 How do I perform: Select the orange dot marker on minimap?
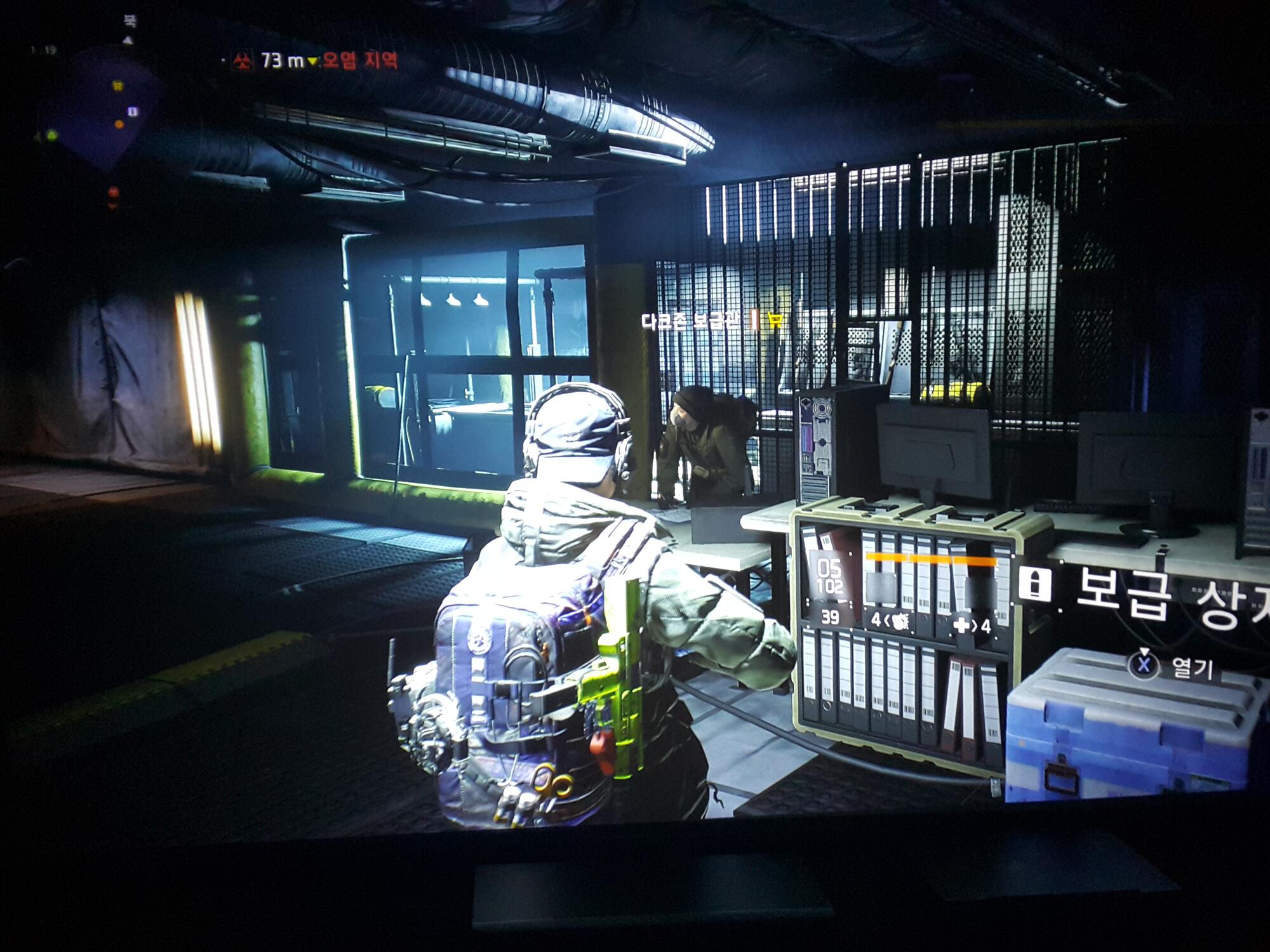(119, 124)
